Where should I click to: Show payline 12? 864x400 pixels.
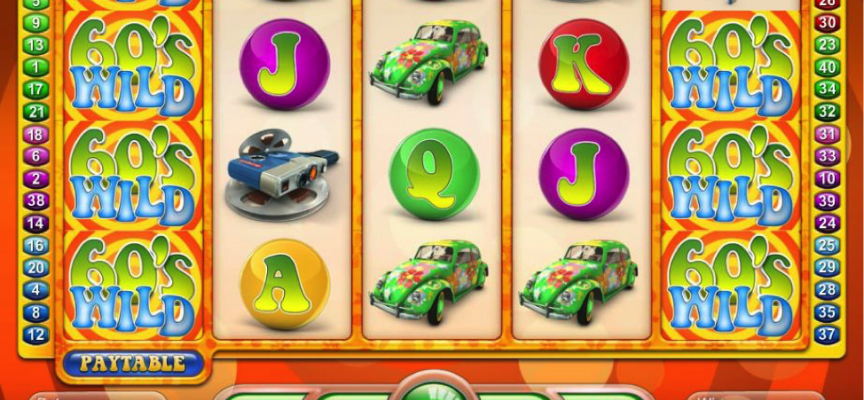(35, 334)
